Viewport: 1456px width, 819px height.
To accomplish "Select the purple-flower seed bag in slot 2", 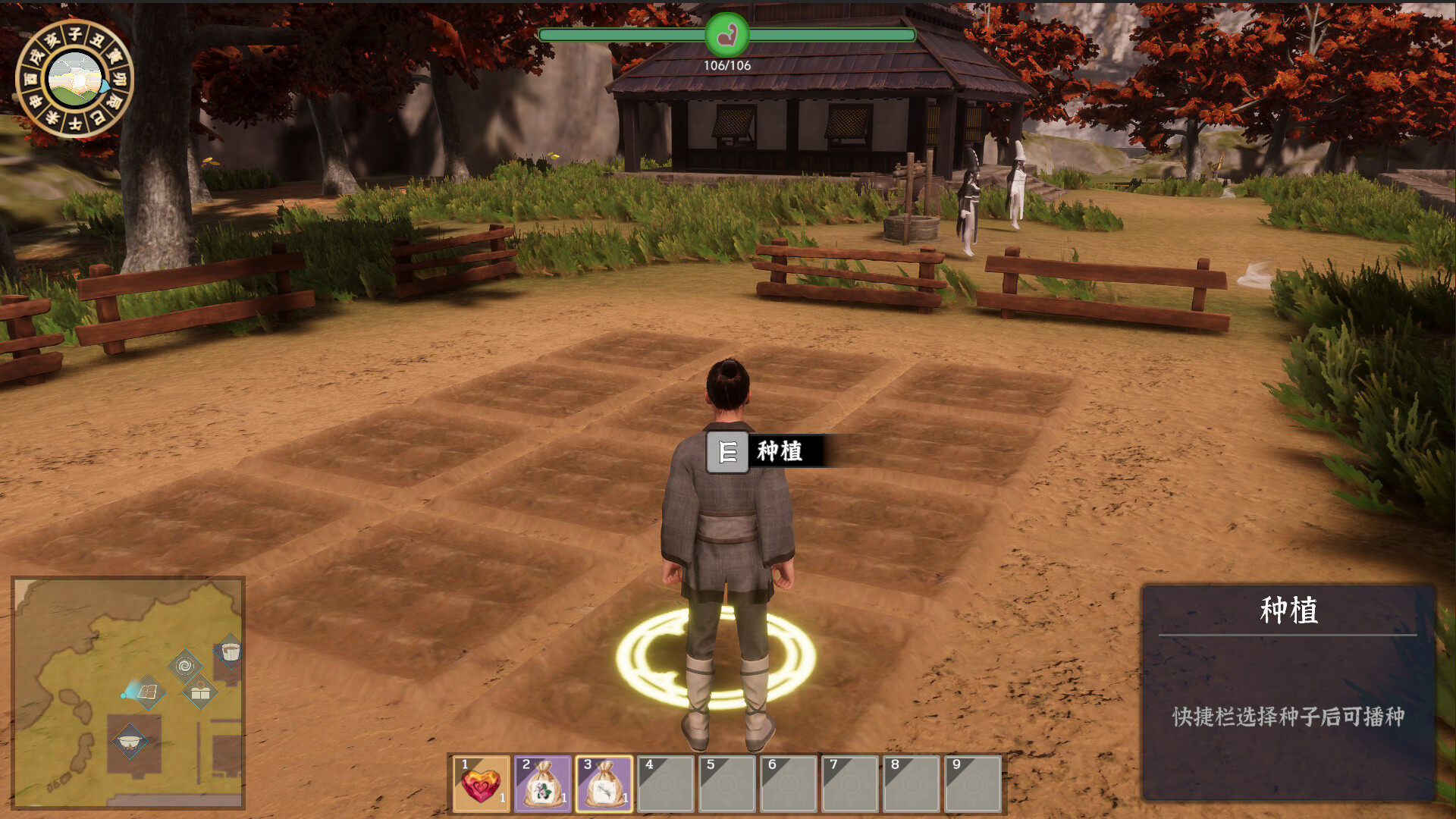I will [543, 784].
